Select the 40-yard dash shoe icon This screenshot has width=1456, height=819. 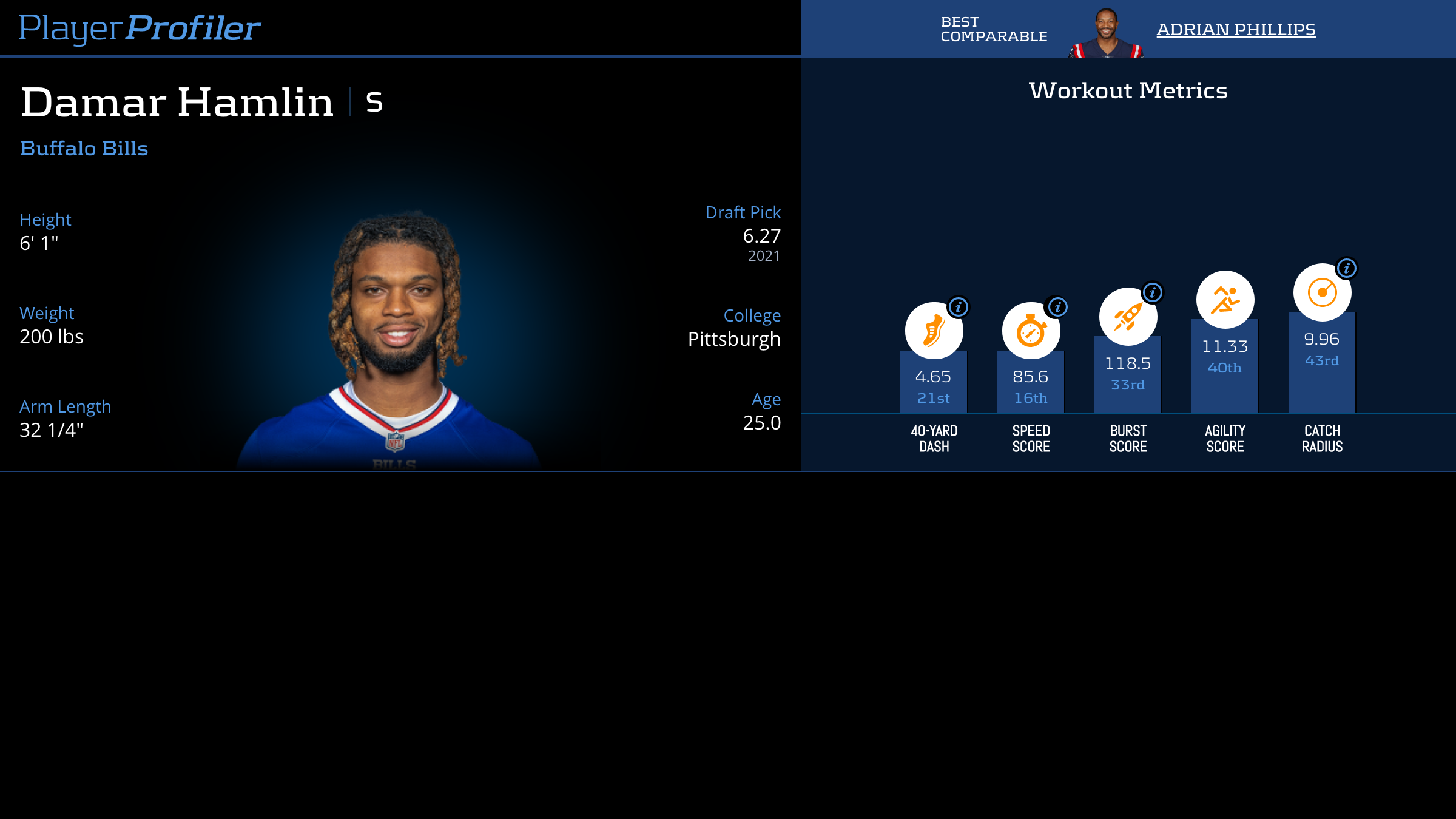click(x=933, y=331)
